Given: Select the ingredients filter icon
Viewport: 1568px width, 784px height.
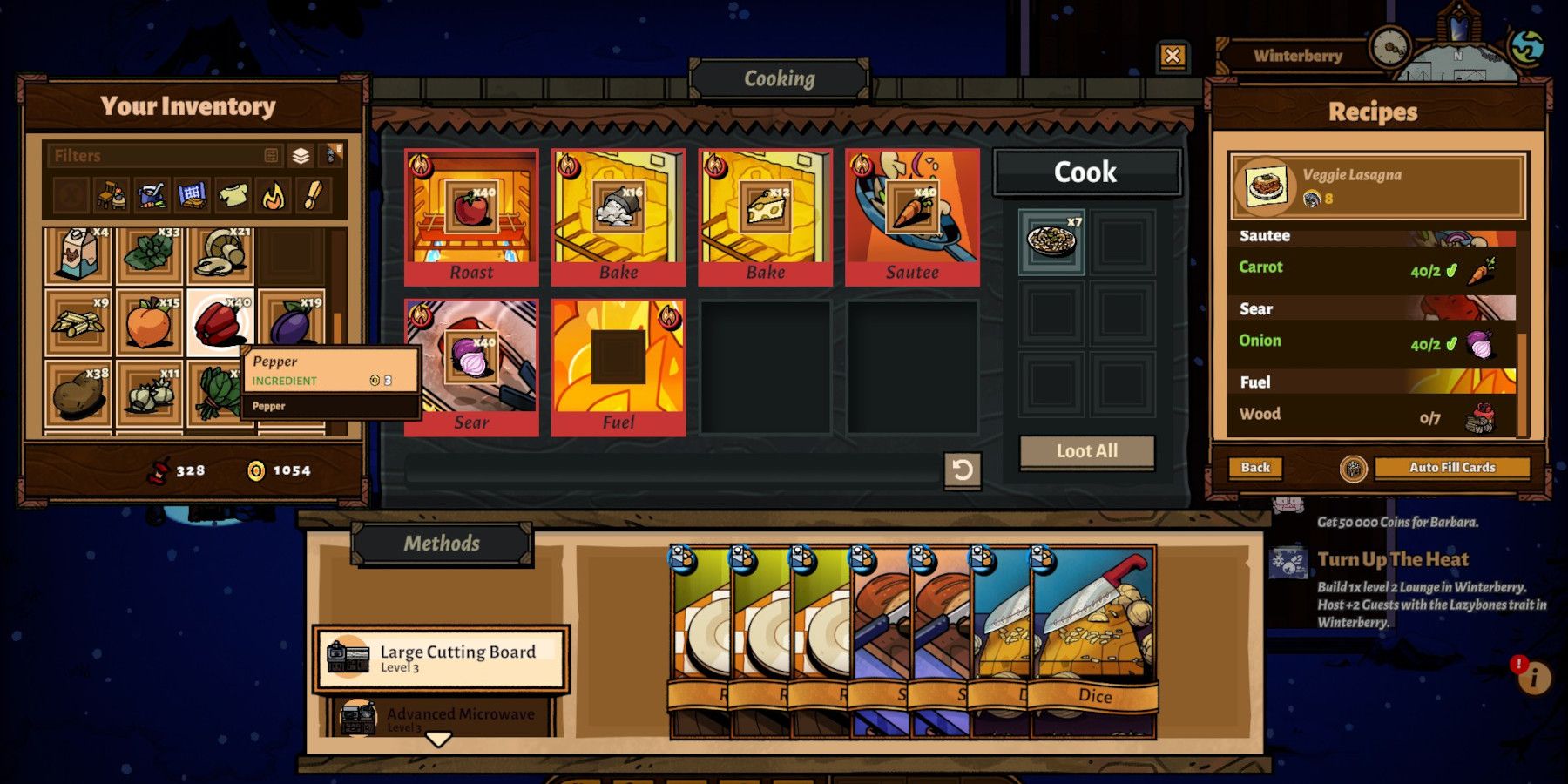Looking at the screenshot, I should coord(151,196).
